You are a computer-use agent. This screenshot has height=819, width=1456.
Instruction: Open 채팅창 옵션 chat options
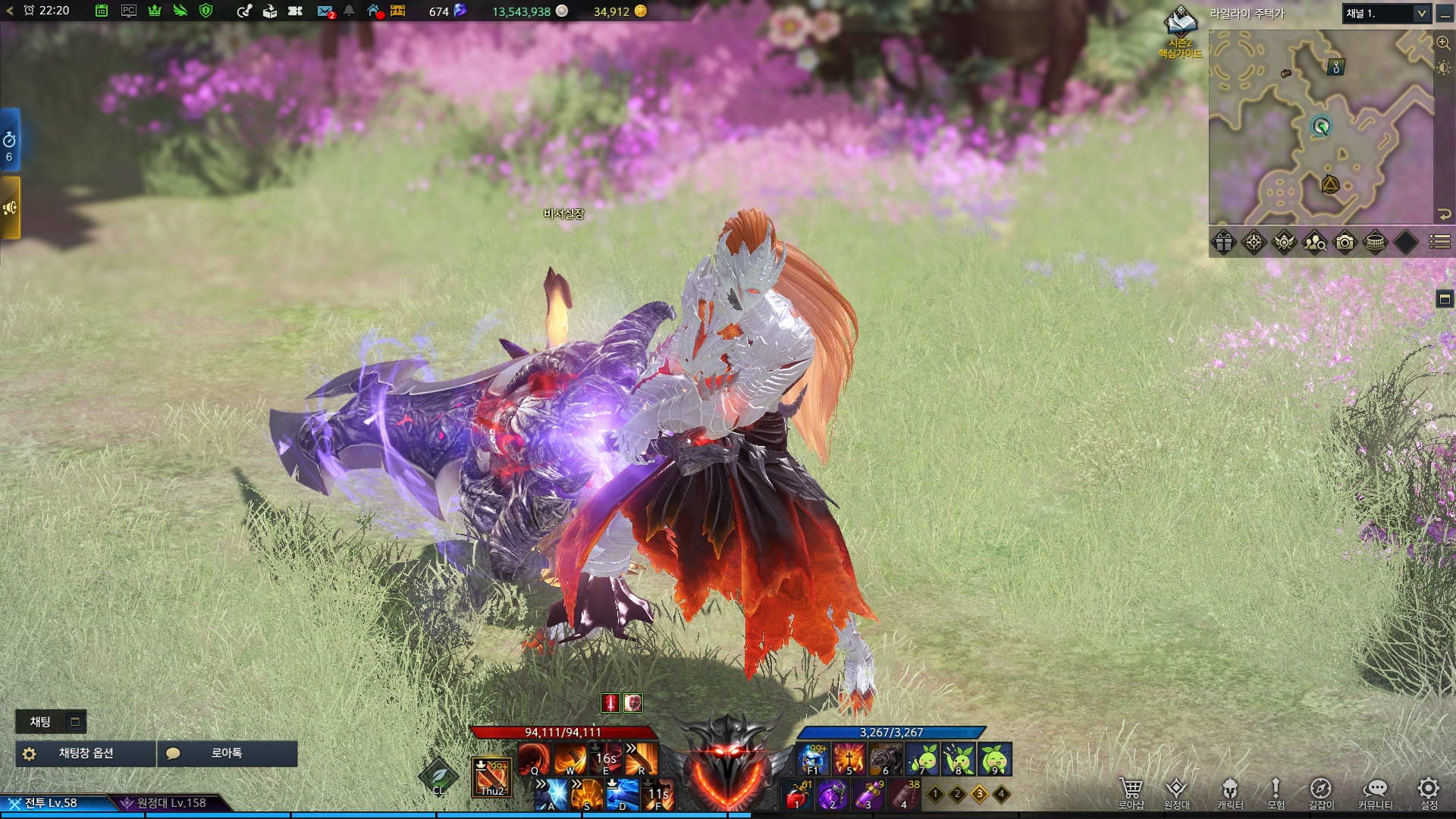[86, 754]
